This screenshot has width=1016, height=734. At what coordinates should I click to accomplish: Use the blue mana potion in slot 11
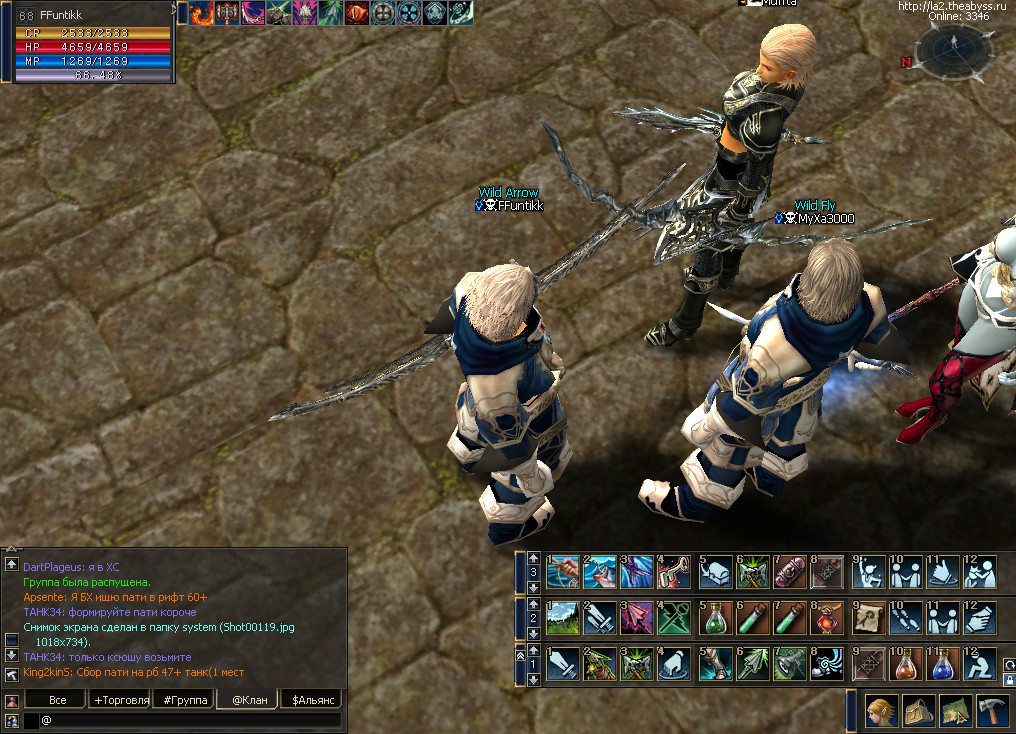(943, 663)
